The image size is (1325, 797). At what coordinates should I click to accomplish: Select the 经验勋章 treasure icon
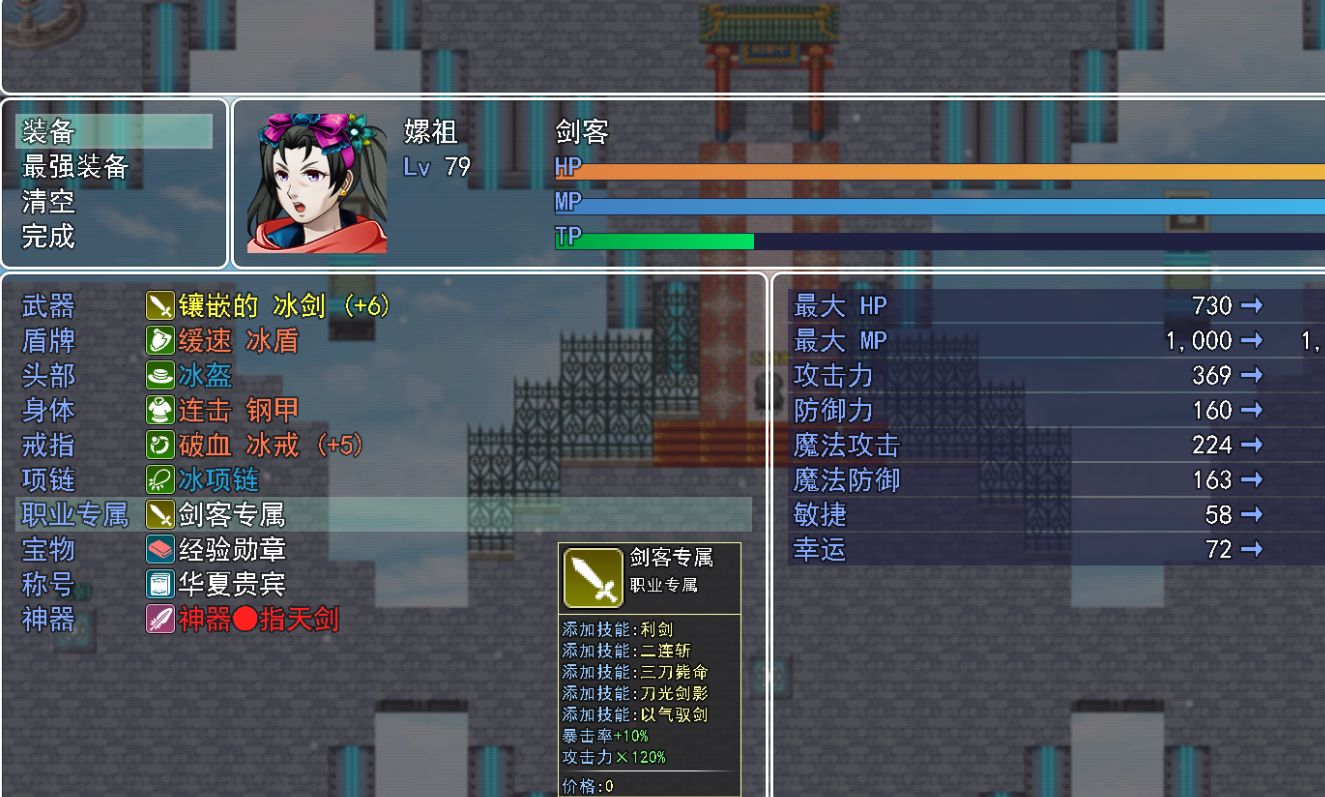(x=159, y=548)
